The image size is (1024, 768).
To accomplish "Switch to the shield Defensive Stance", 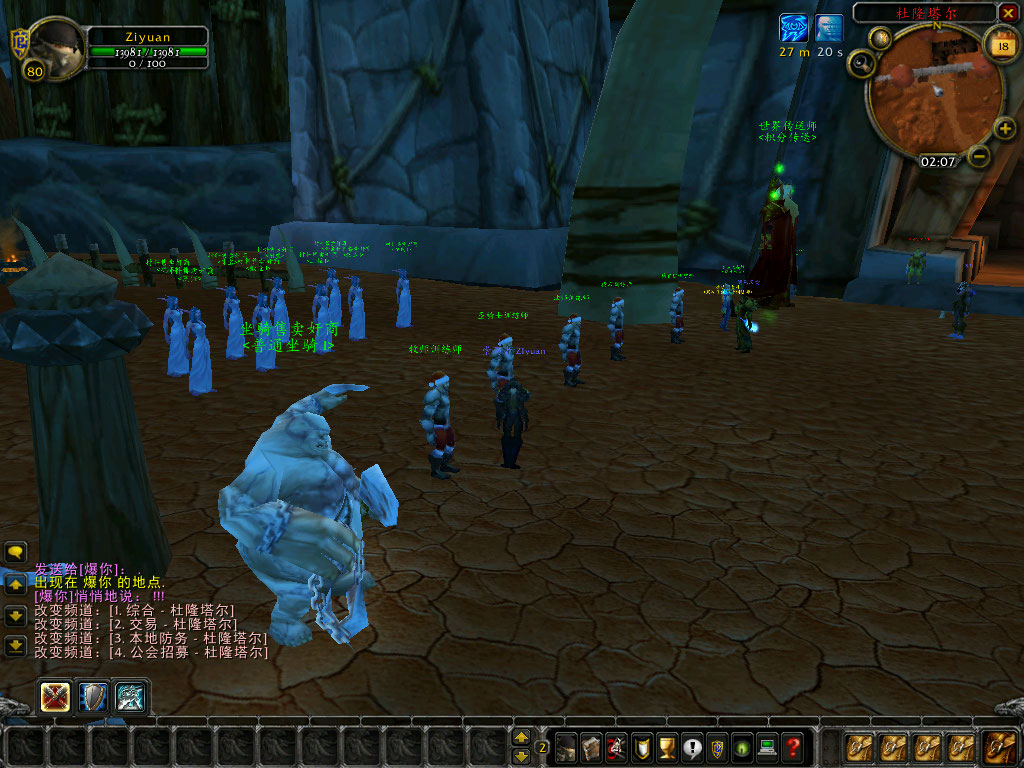I will (93, 696).
